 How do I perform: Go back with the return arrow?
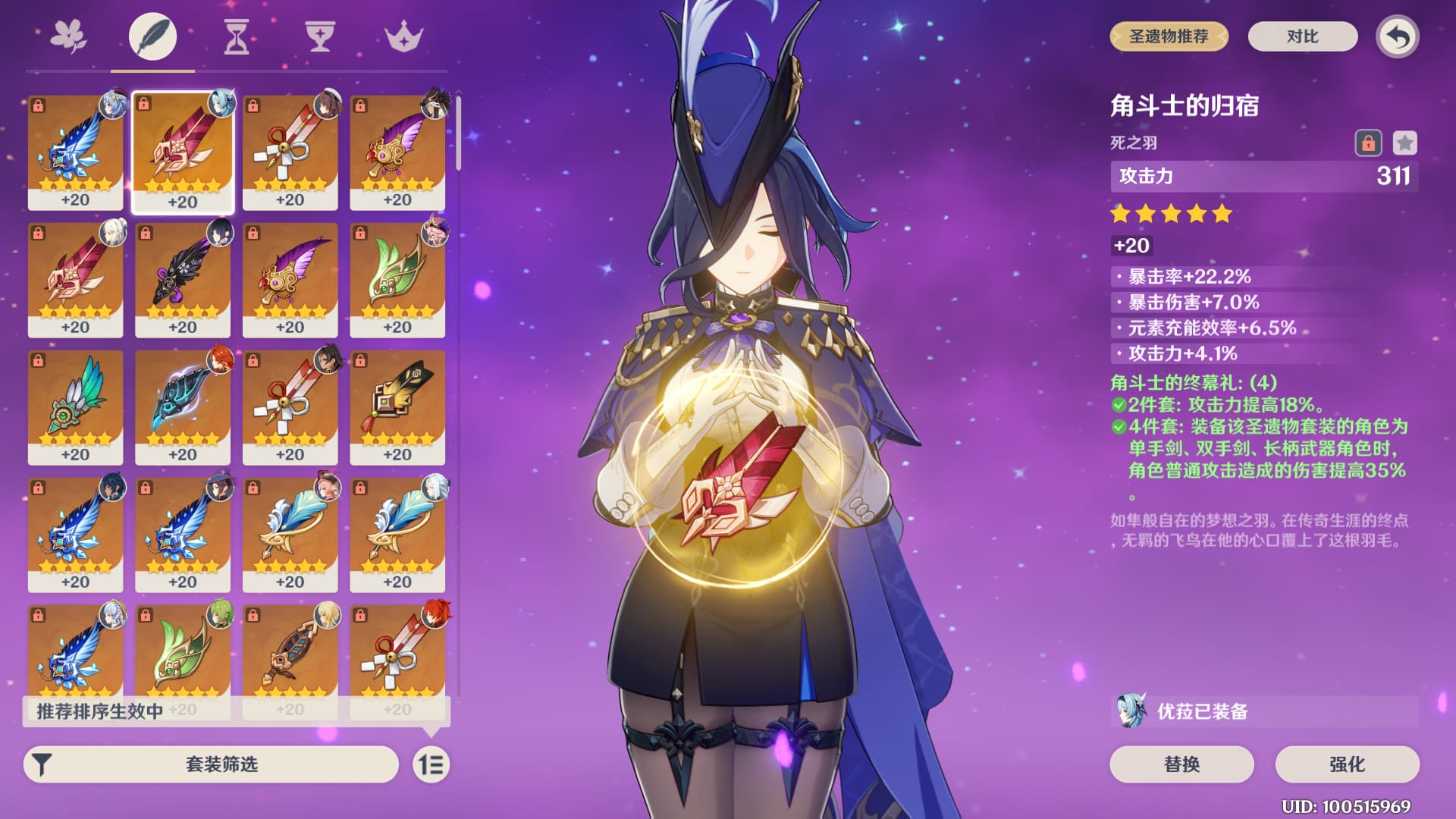click(x=1398, y=36)
